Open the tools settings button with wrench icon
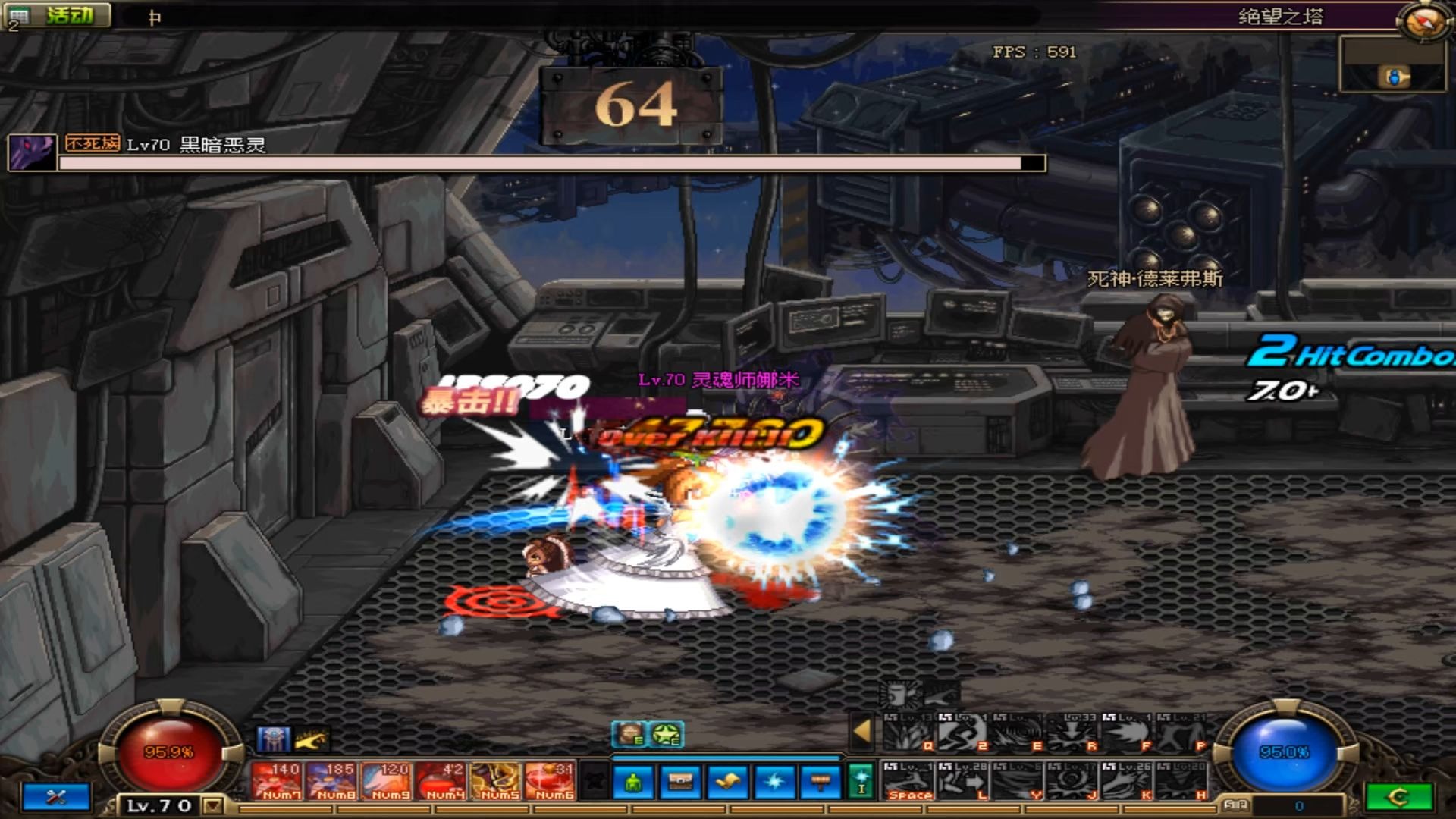 (x=57, y=797)
